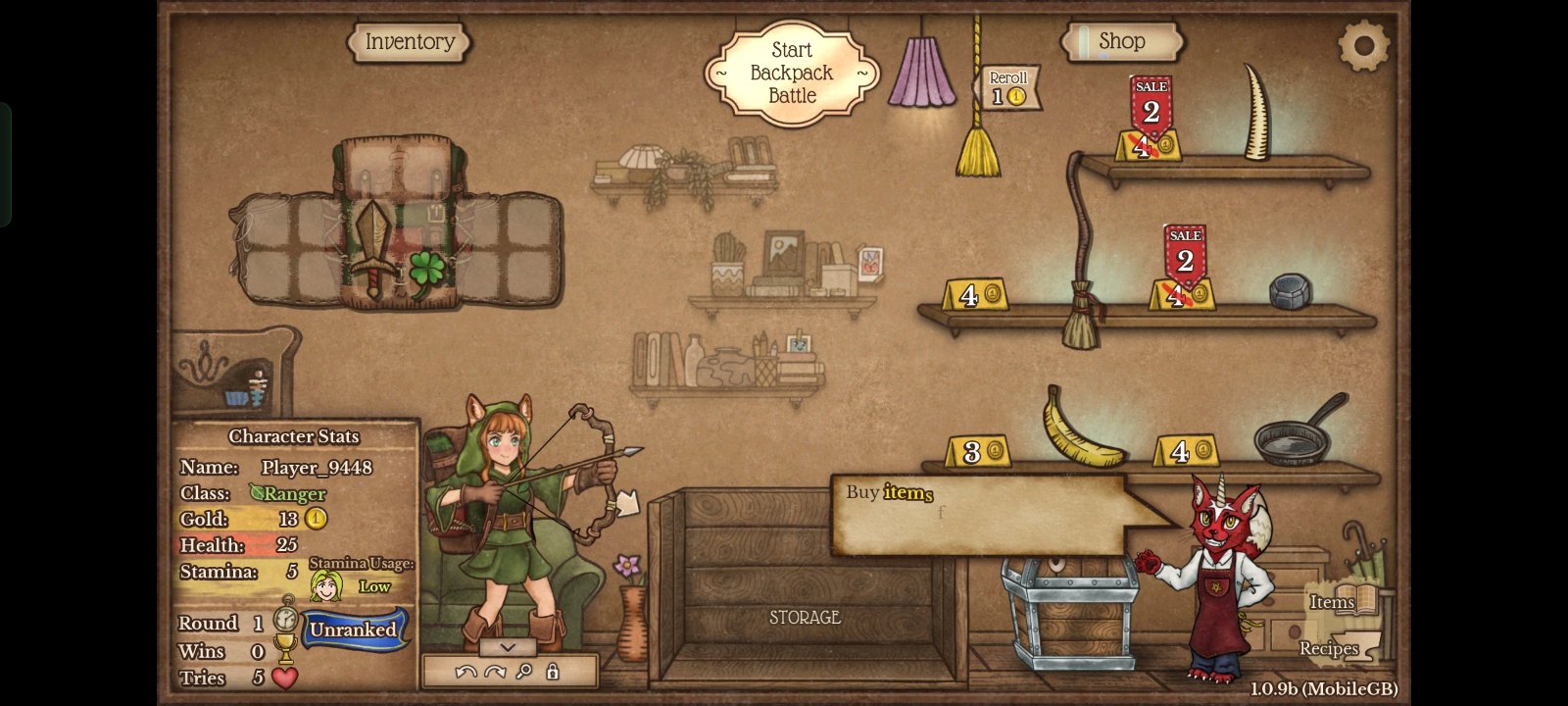
Task: Open the Items book
Action: (1348, 600)
